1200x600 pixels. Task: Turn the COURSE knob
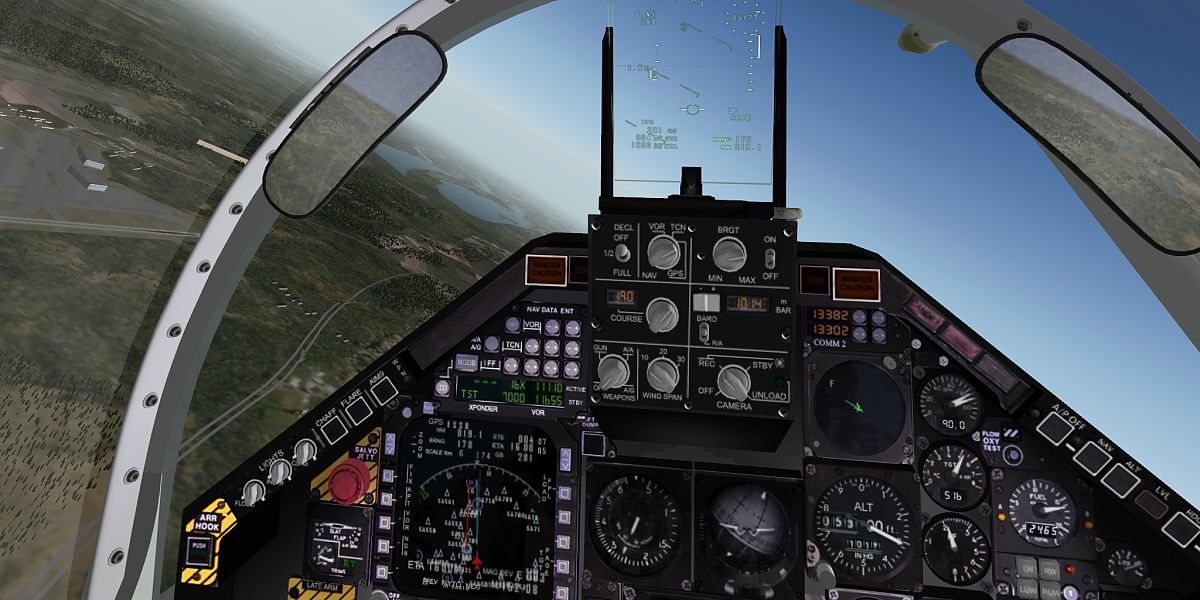(x=661, y=314)
